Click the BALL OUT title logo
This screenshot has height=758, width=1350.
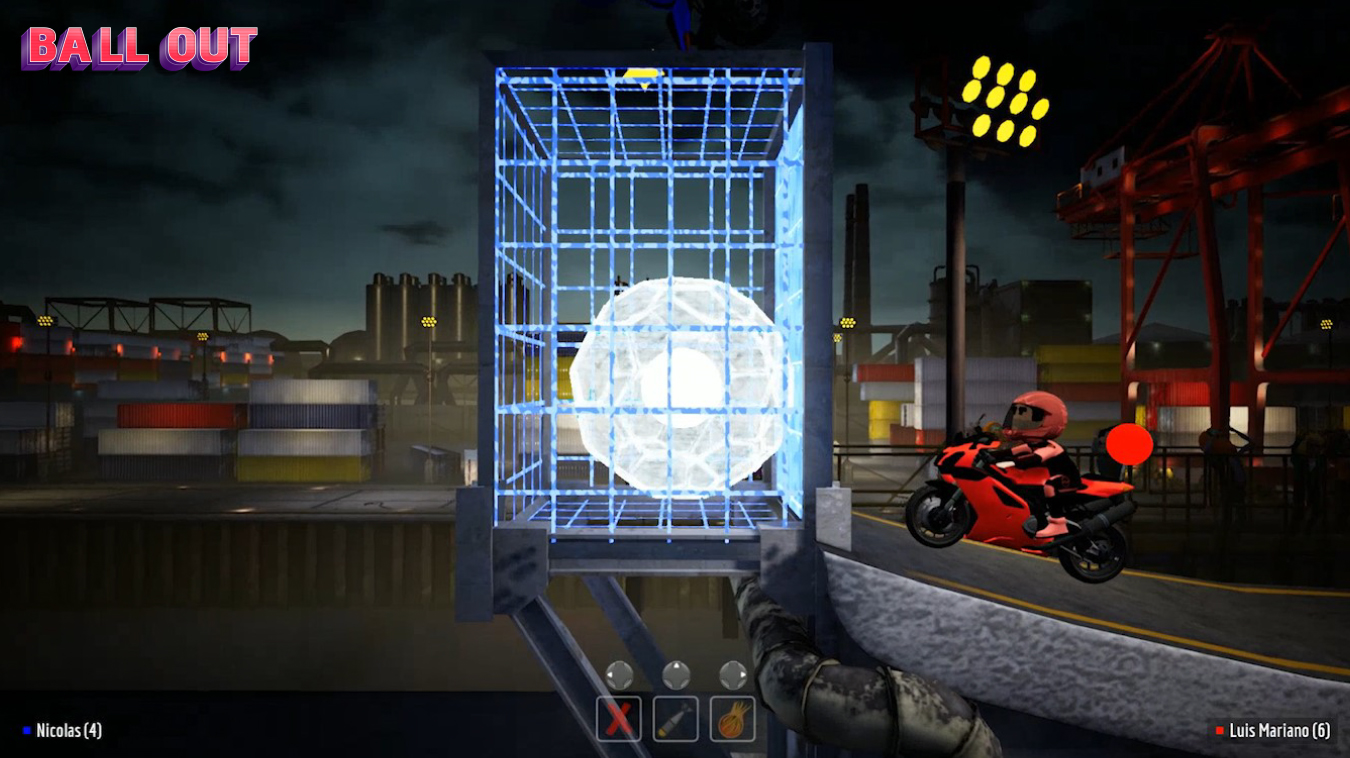[x=140, y=49]
